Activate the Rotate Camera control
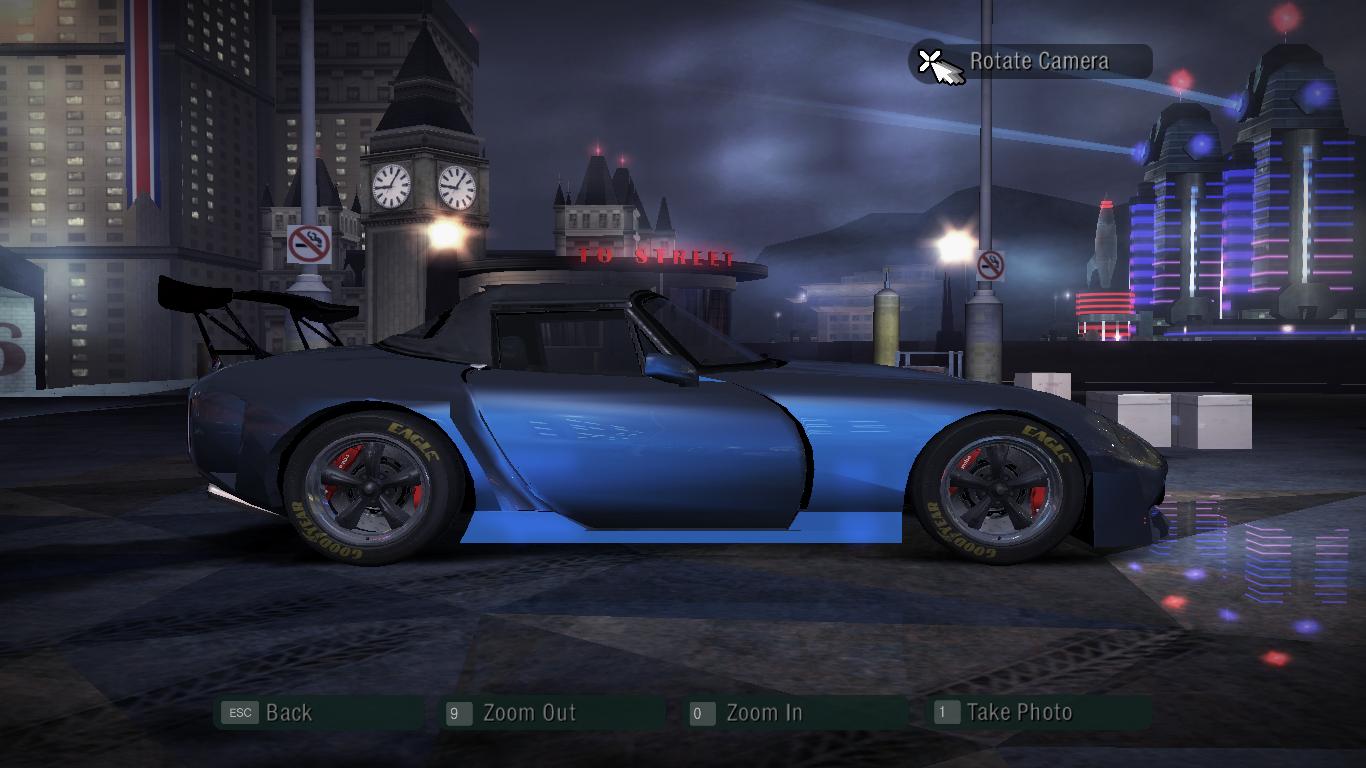The height and width of the screenshot is (768, 1366). (x=1037, y=61)
